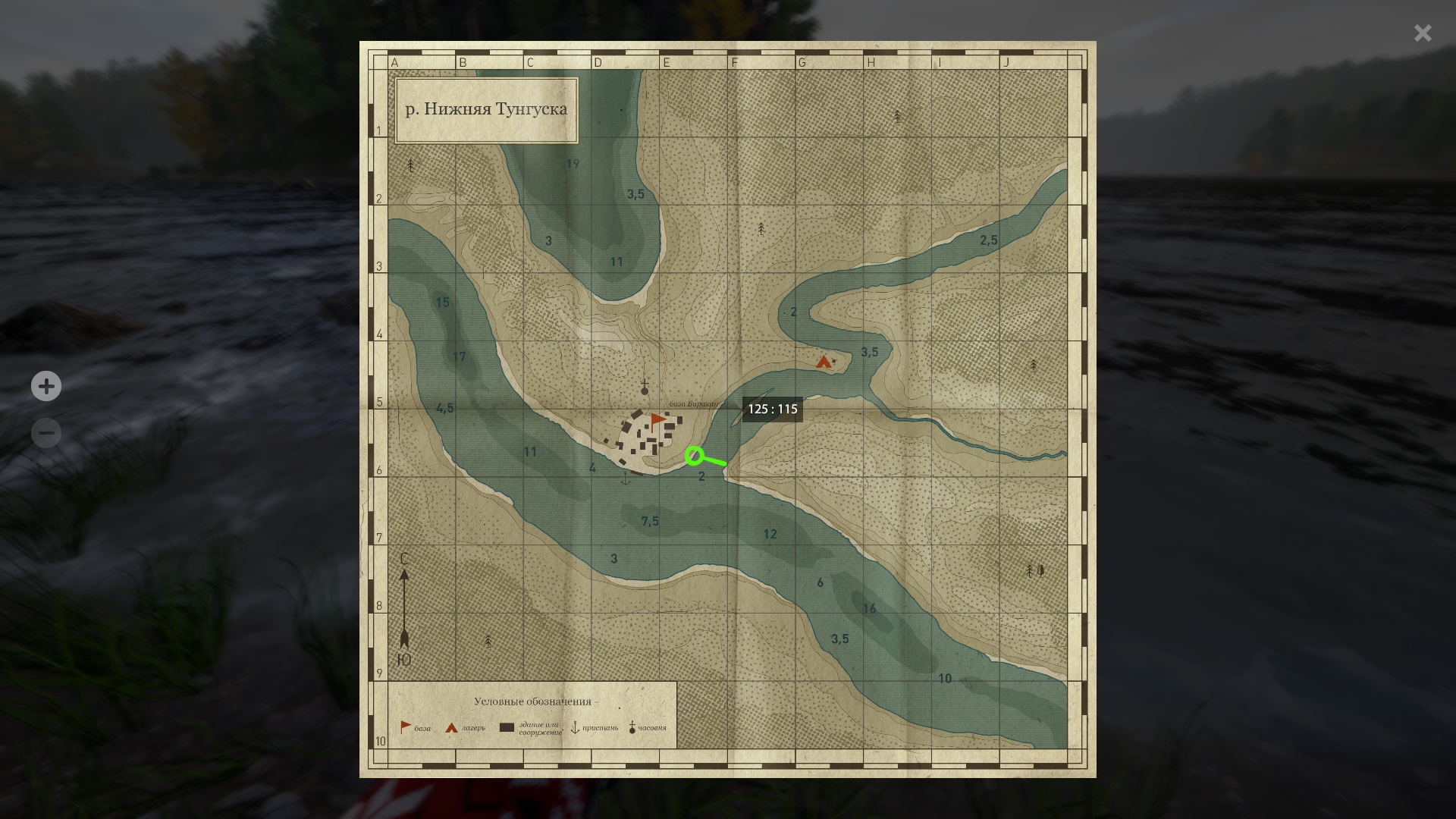Click the green player position circle

pos(694,456)
